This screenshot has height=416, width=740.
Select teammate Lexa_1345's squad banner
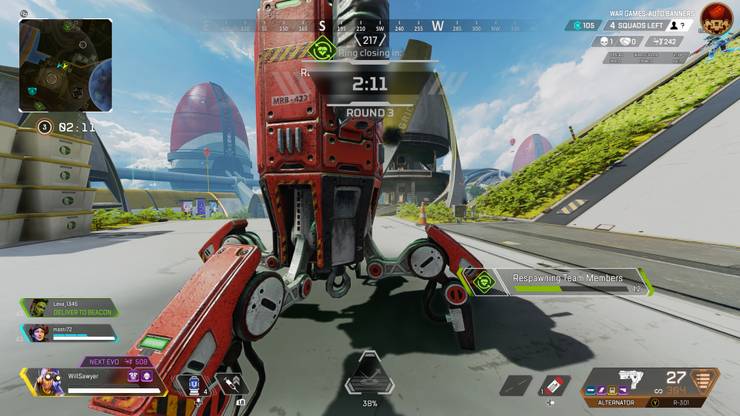[68, 308]
